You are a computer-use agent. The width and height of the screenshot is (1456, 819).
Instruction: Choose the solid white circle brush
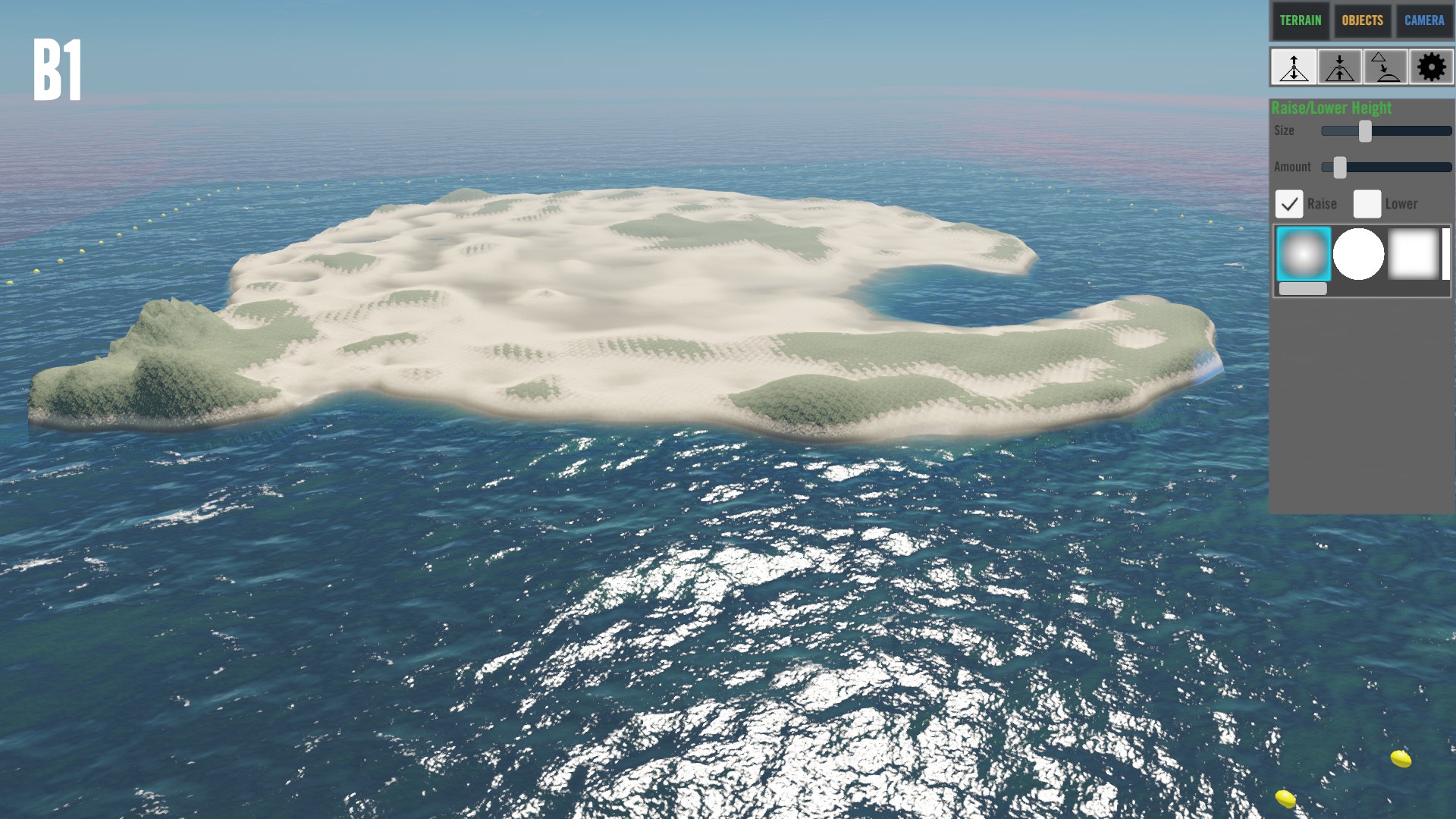(1358, 254)
